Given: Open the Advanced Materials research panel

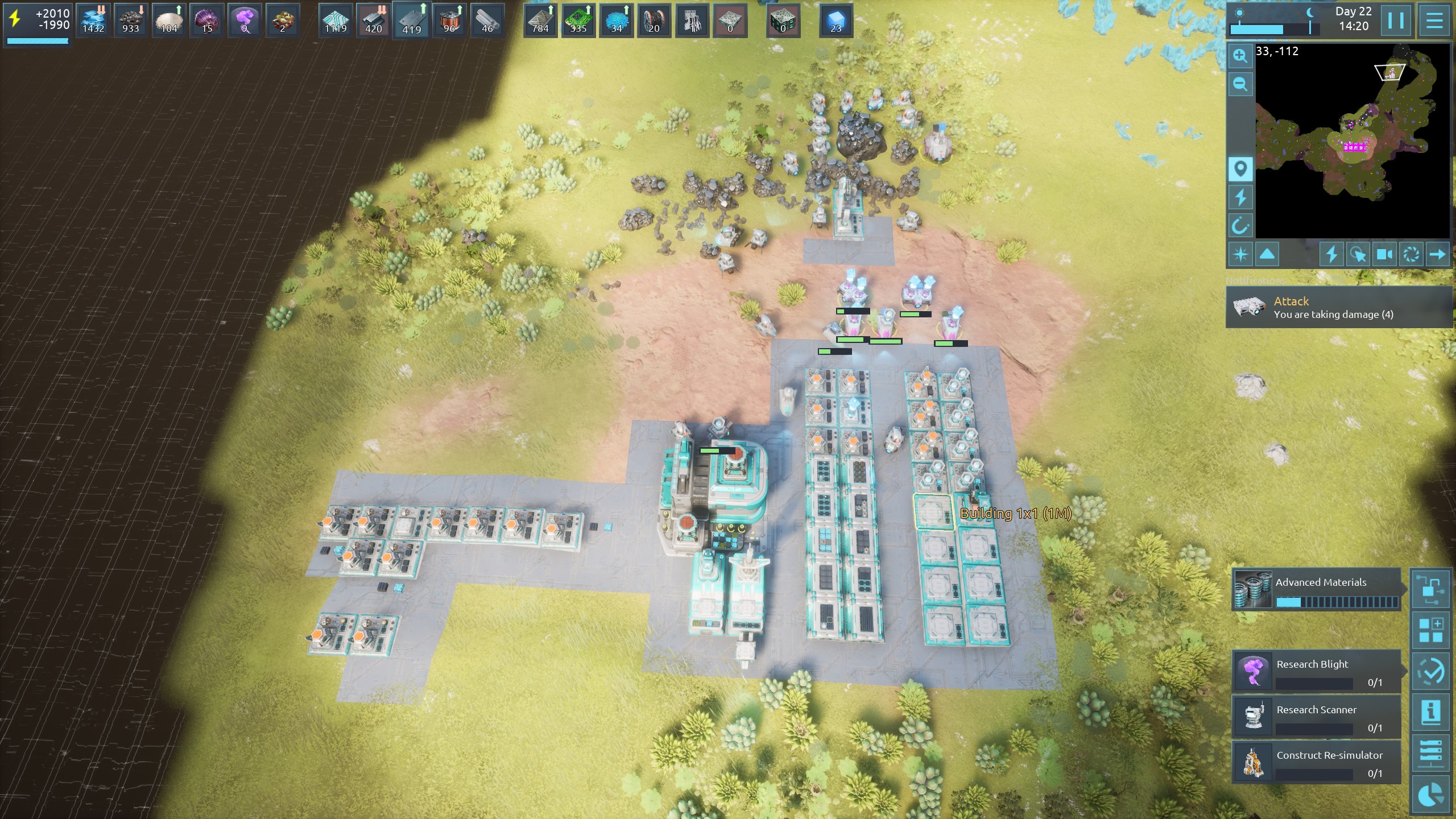Looking at the screenshot, I should tap(1316, 590).
